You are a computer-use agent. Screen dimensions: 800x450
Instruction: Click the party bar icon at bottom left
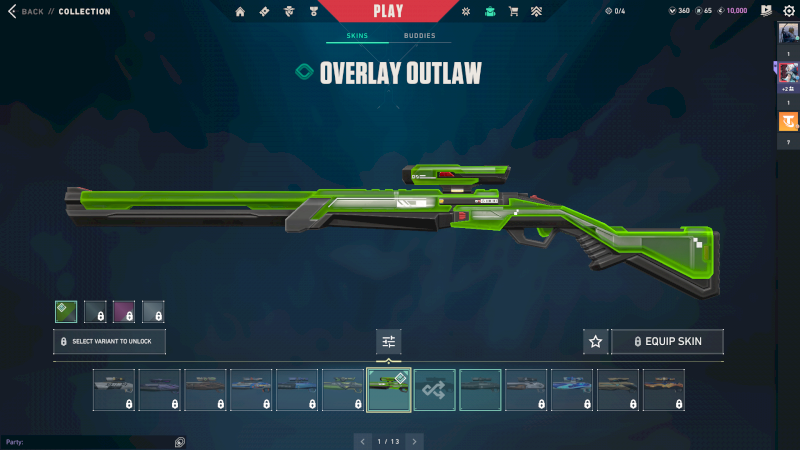coord(179,442)
